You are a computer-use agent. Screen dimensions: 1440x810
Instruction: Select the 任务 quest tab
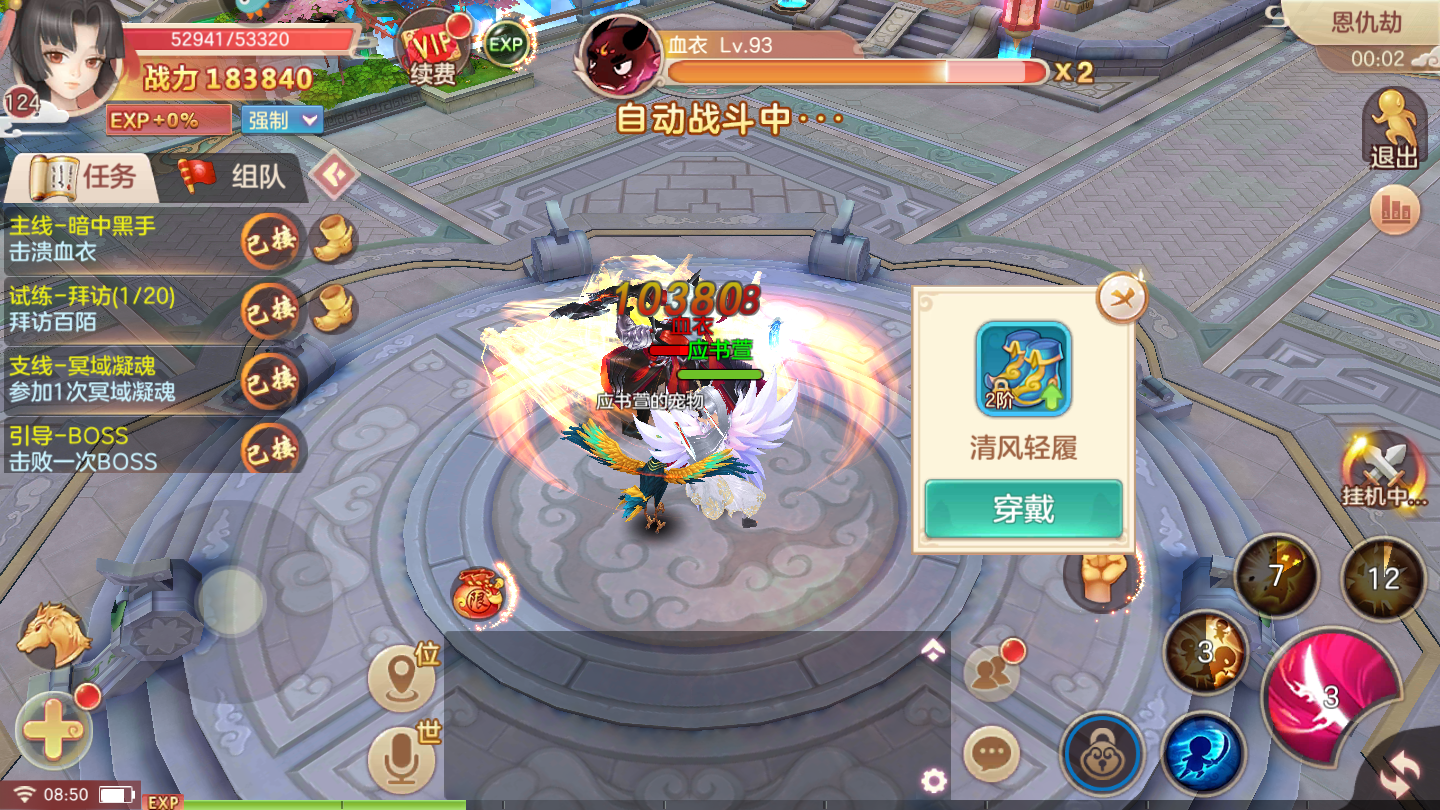click(x=84, y=177)
